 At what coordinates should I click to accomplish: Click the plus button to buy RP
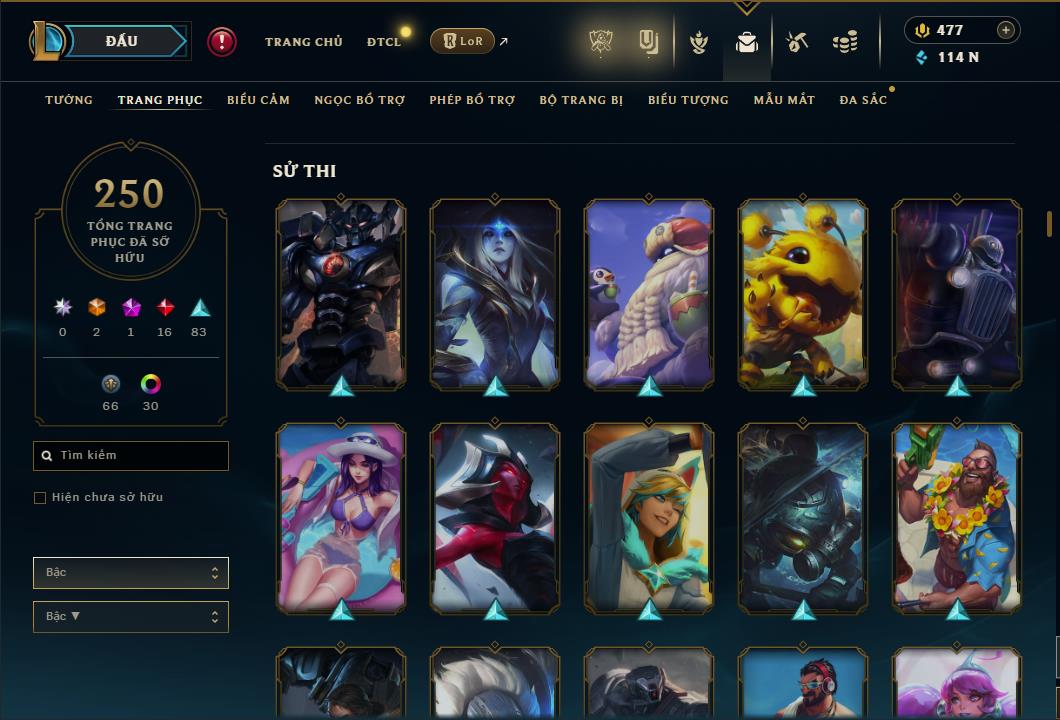point(1006,30)
